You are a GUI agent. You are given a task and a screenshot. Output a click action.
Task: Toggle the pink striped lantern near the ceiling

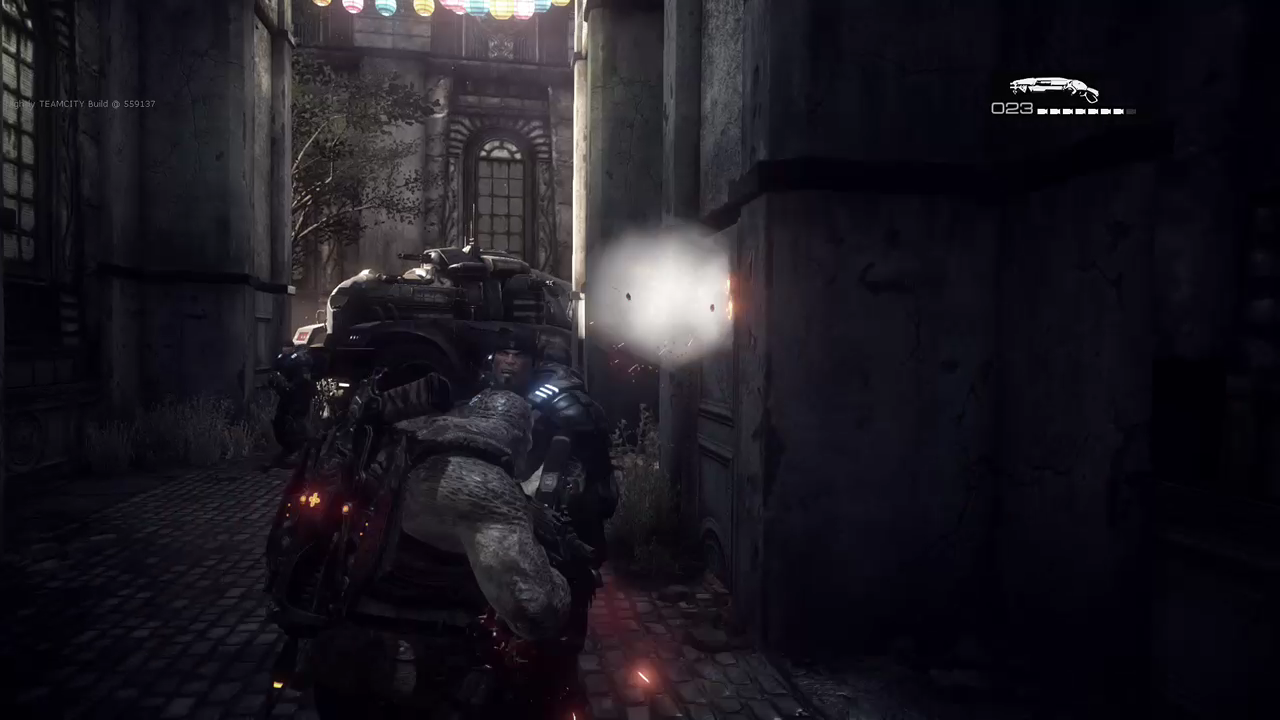pos(354,8)
